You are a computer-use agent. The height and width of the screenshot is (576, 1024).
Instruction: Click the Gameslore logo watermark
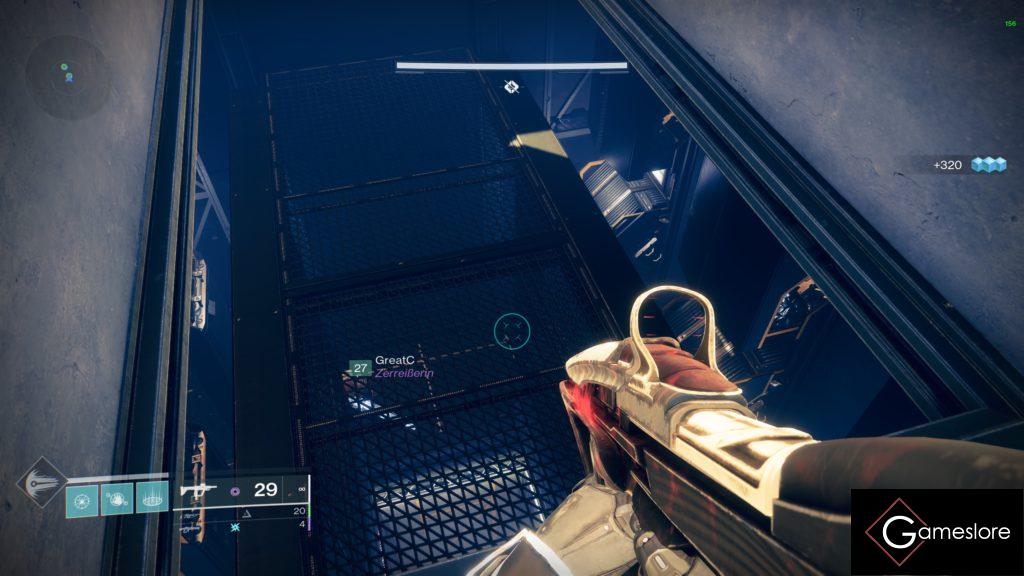(936, 532)
